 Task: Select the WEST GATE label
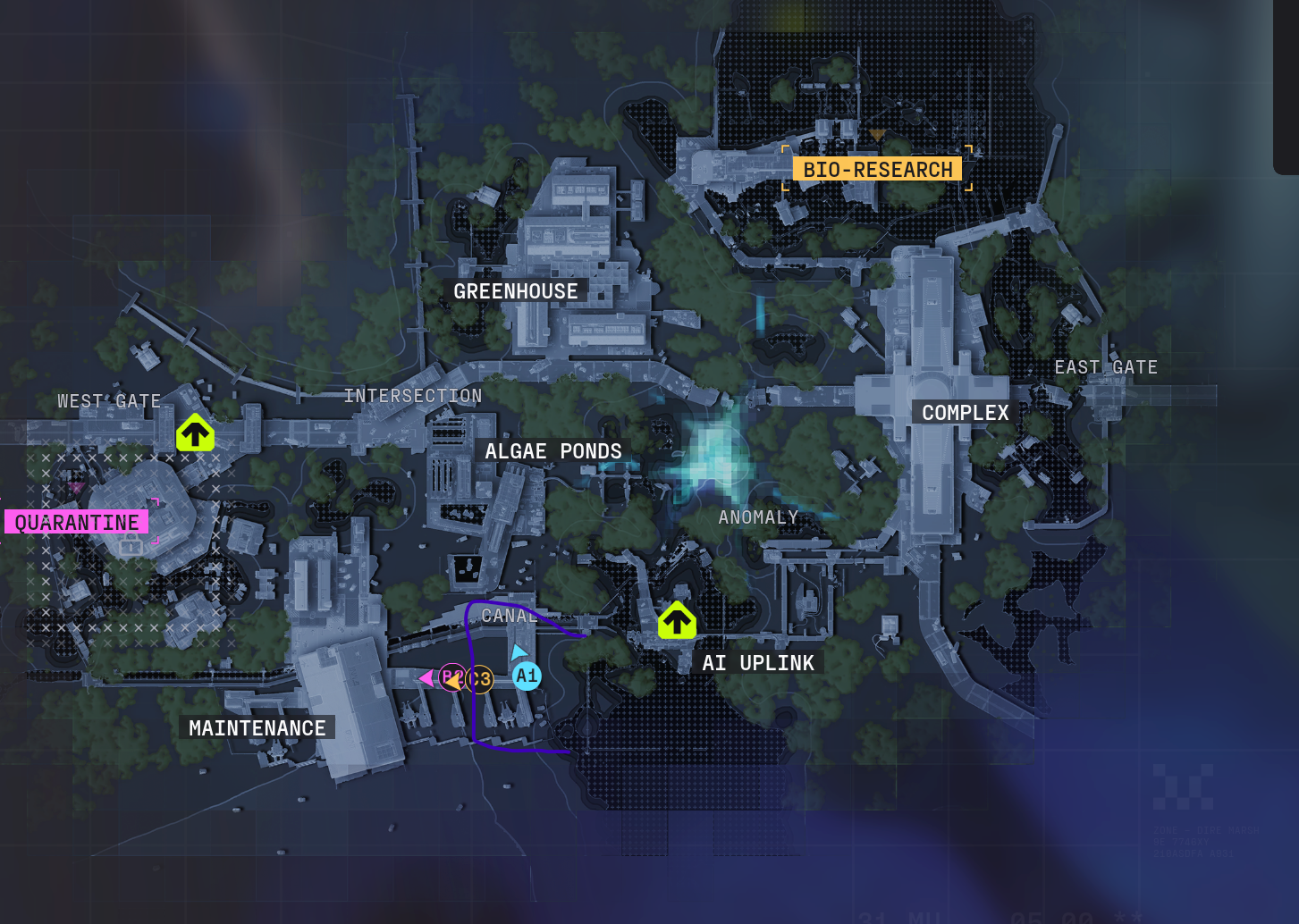tap(109, 401)
